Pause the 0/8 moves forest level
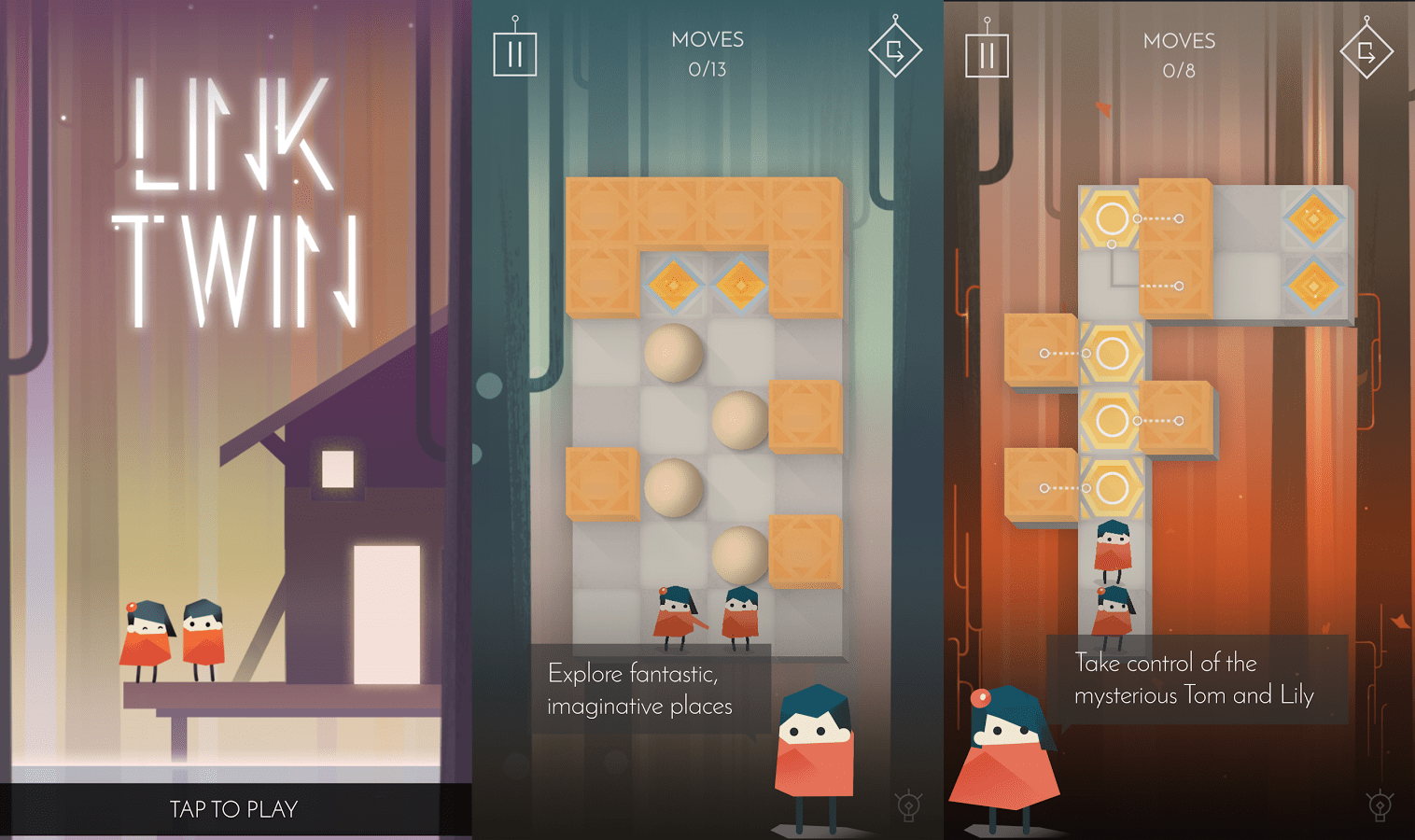Image resolution: width=1415 pixels, height=840 pixels. click(987, 53)
